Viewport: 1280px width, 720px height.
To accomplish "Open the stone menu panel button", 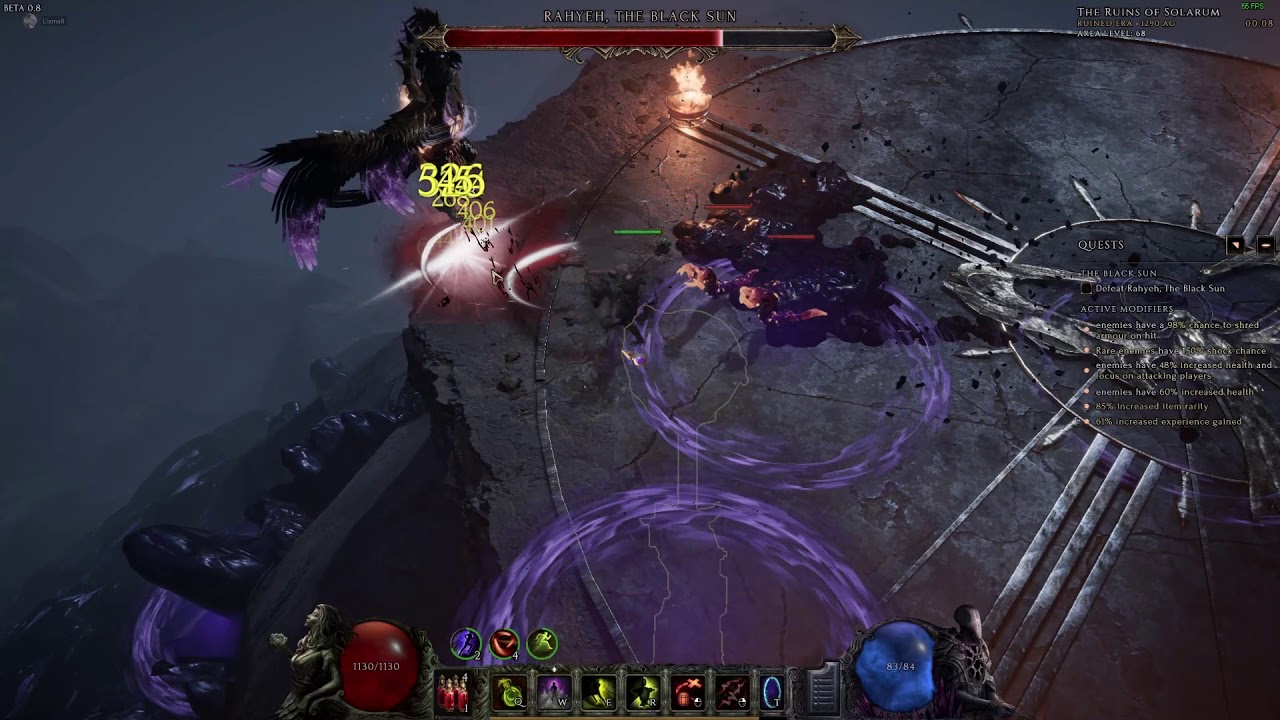I will tap(822, 688).
